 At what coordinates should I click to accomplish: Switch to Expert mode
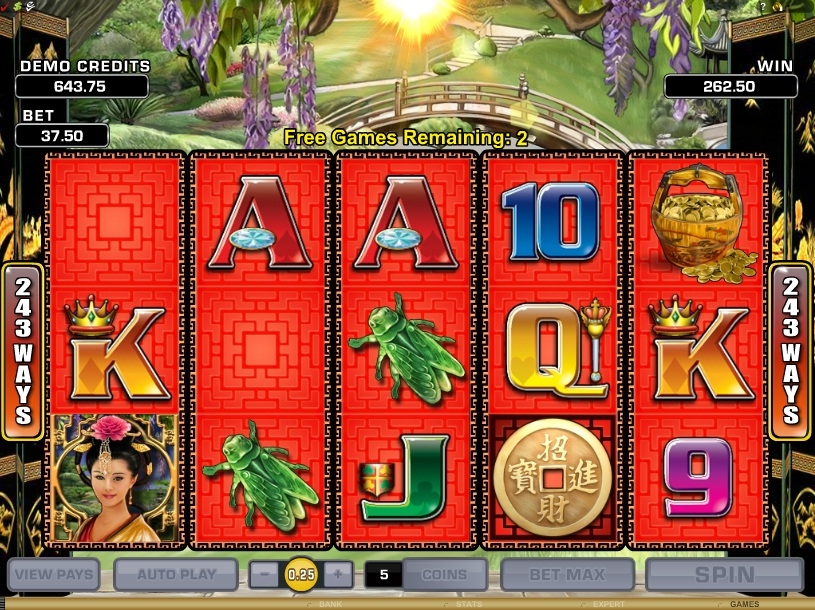pyautogui.click(x=607, y=604)
